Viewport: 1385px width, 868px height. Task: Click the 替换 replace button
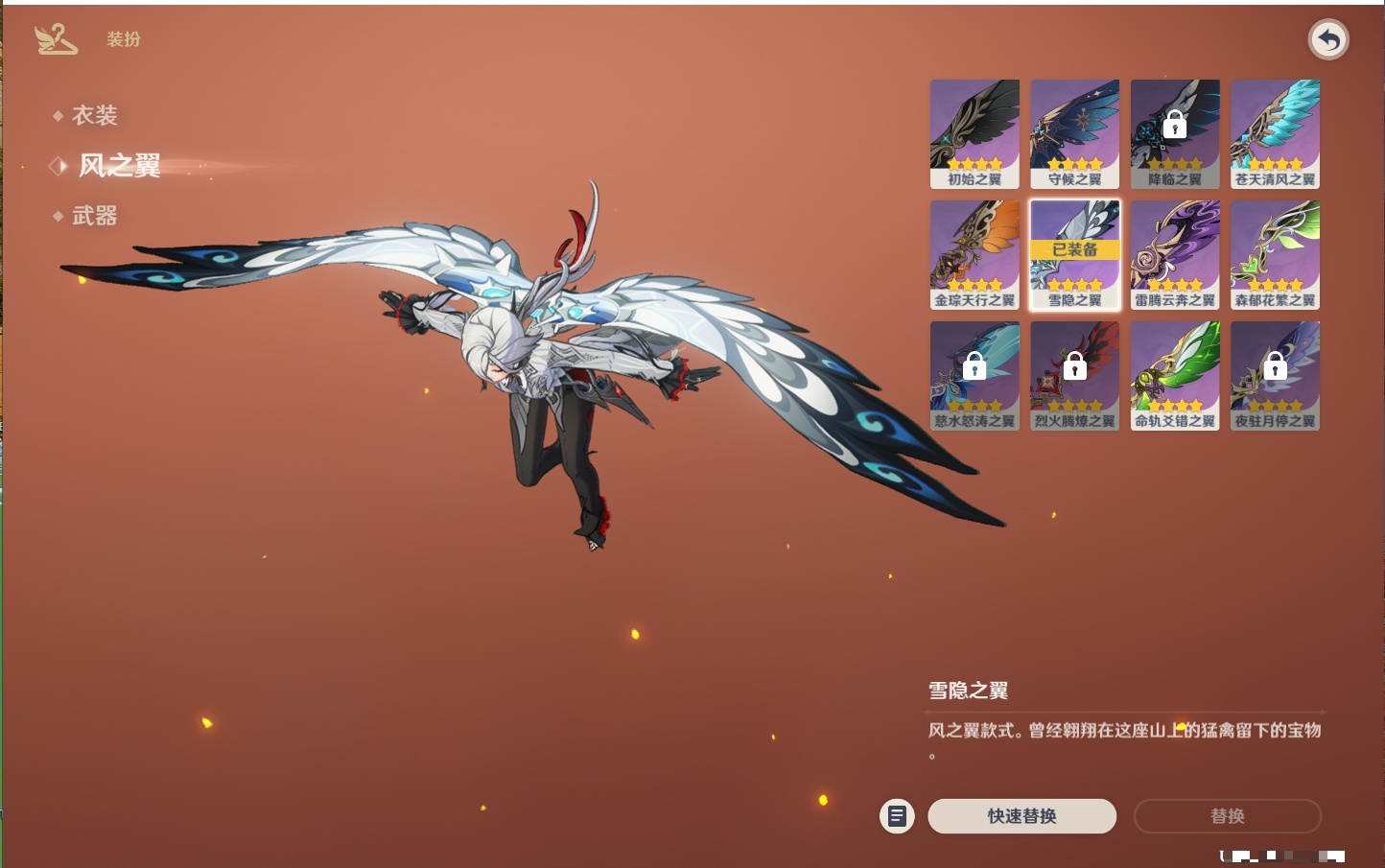click(1227, 816)
